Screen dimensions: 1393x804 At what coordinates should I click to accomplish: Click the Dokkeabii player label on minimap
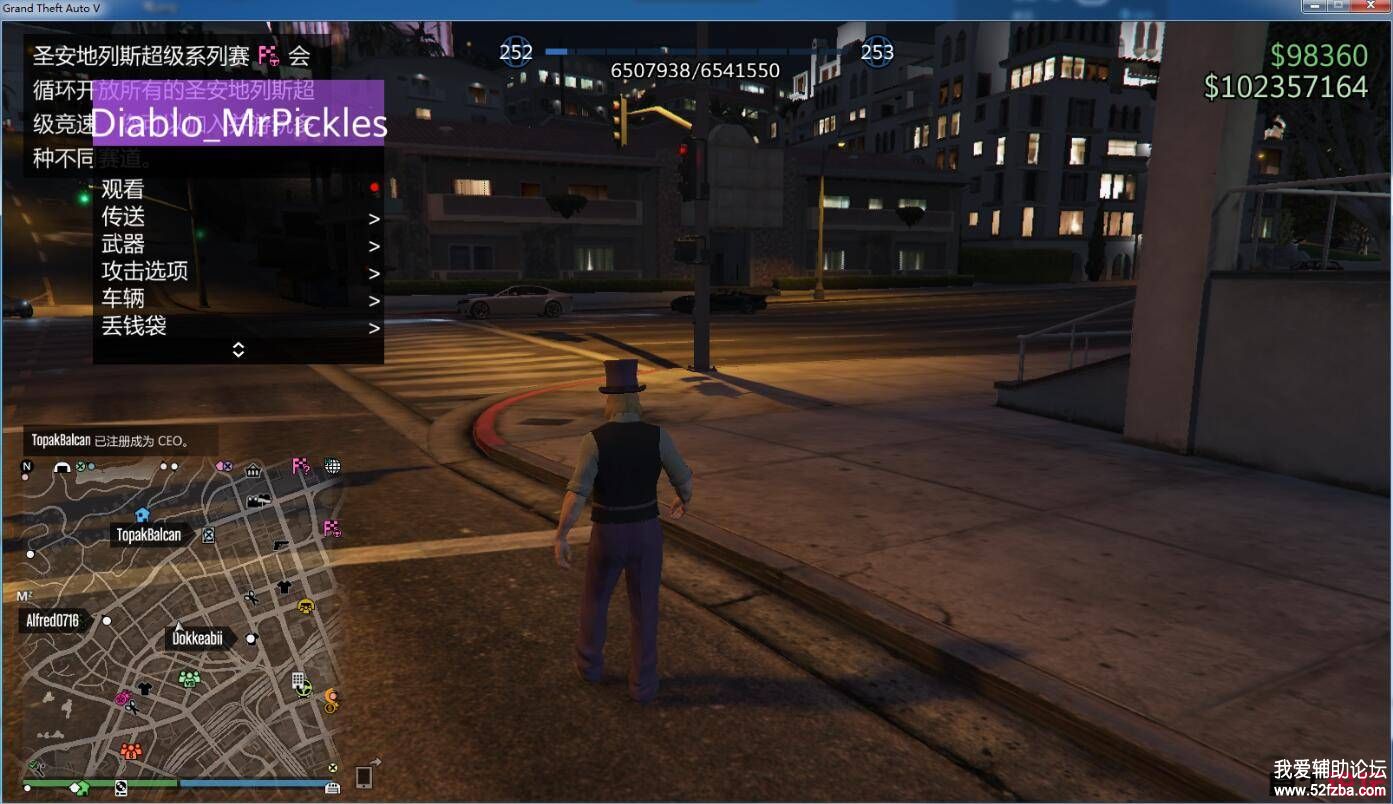pos(198,638)
